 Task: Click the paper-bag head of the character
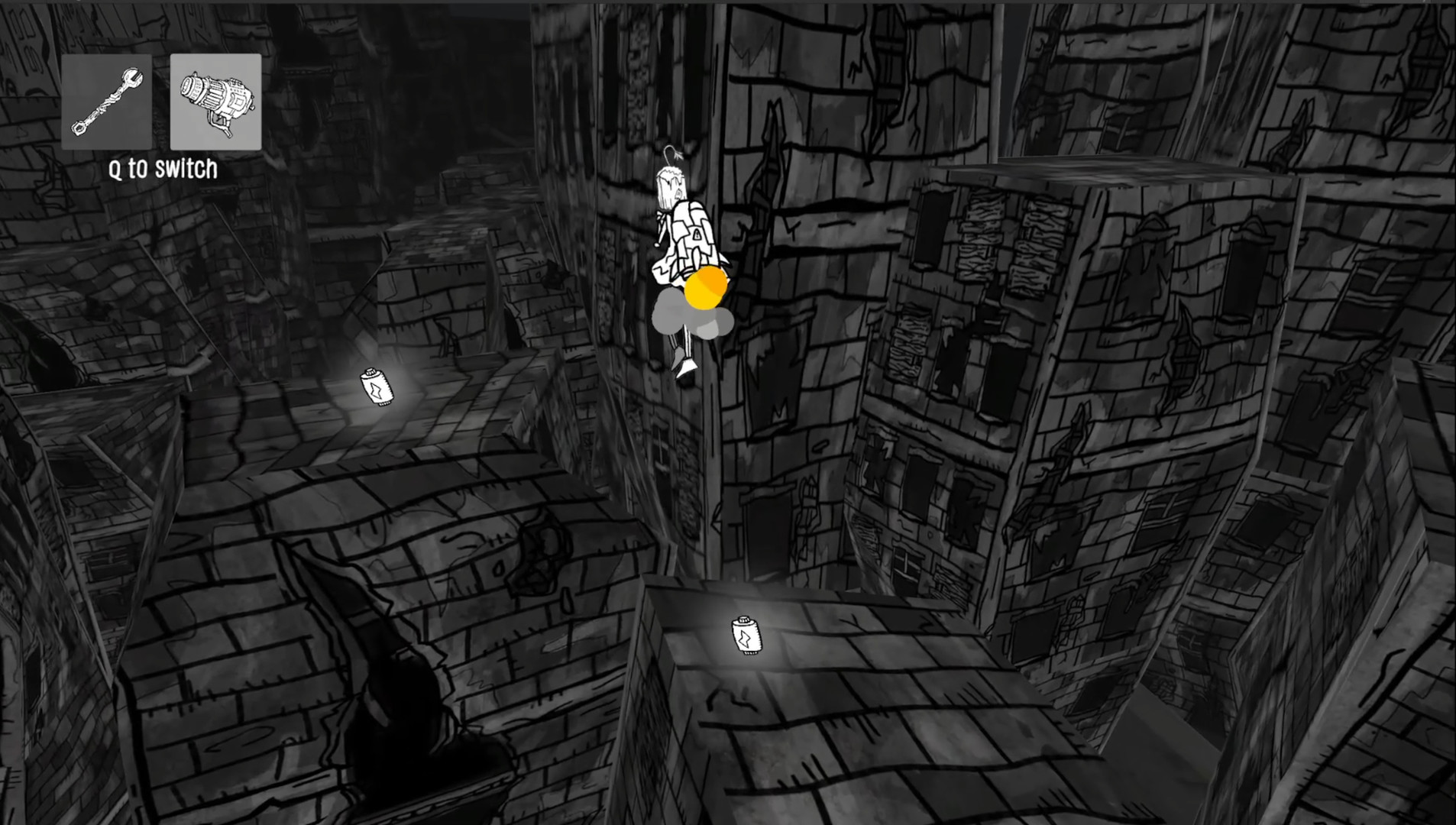click(x=670, y=186)
